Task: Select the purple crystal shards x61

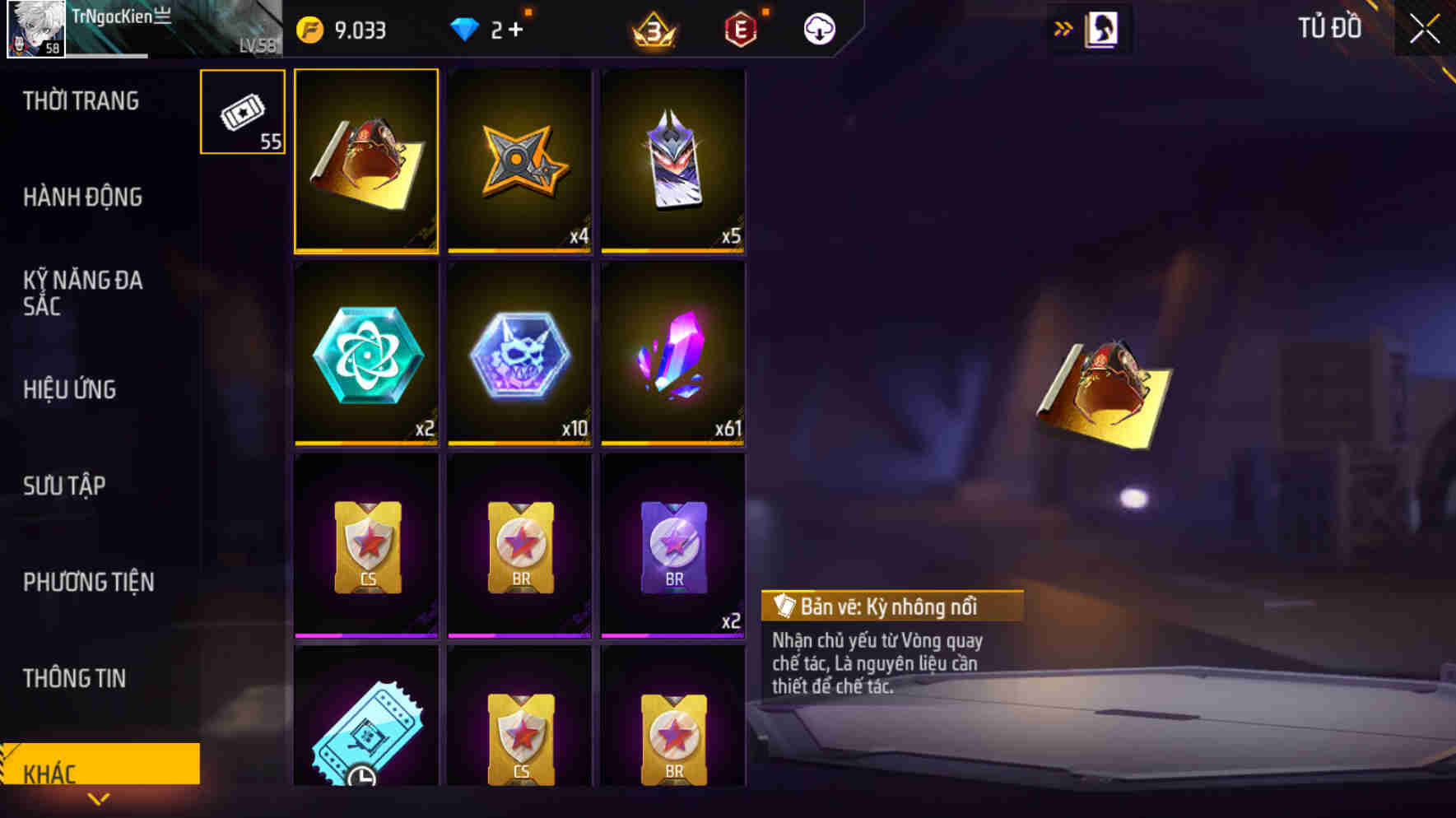Action: coord(672,357)
